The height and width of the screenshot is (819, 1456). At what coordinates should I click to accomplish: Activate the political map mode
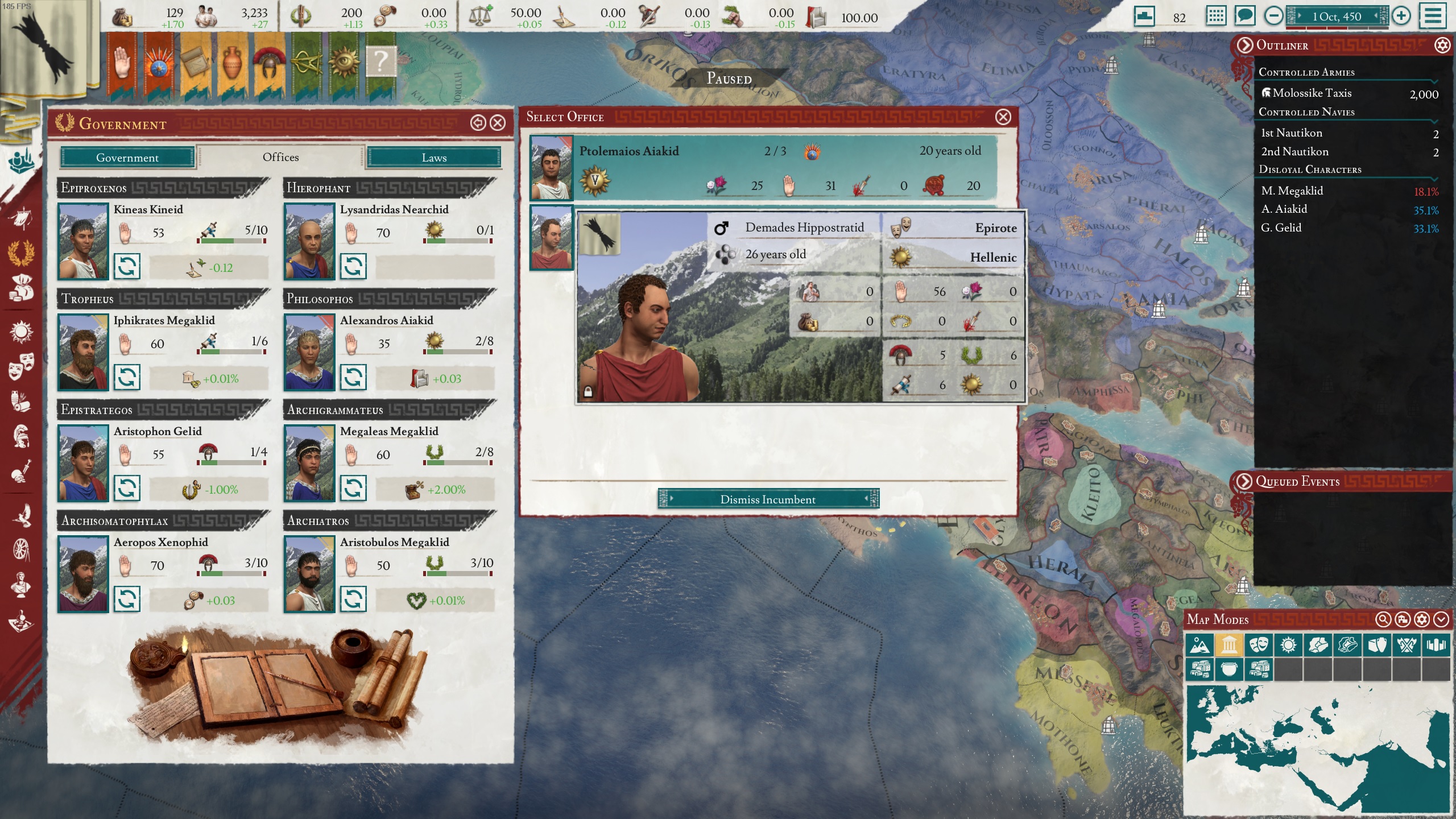[1229, 645]
